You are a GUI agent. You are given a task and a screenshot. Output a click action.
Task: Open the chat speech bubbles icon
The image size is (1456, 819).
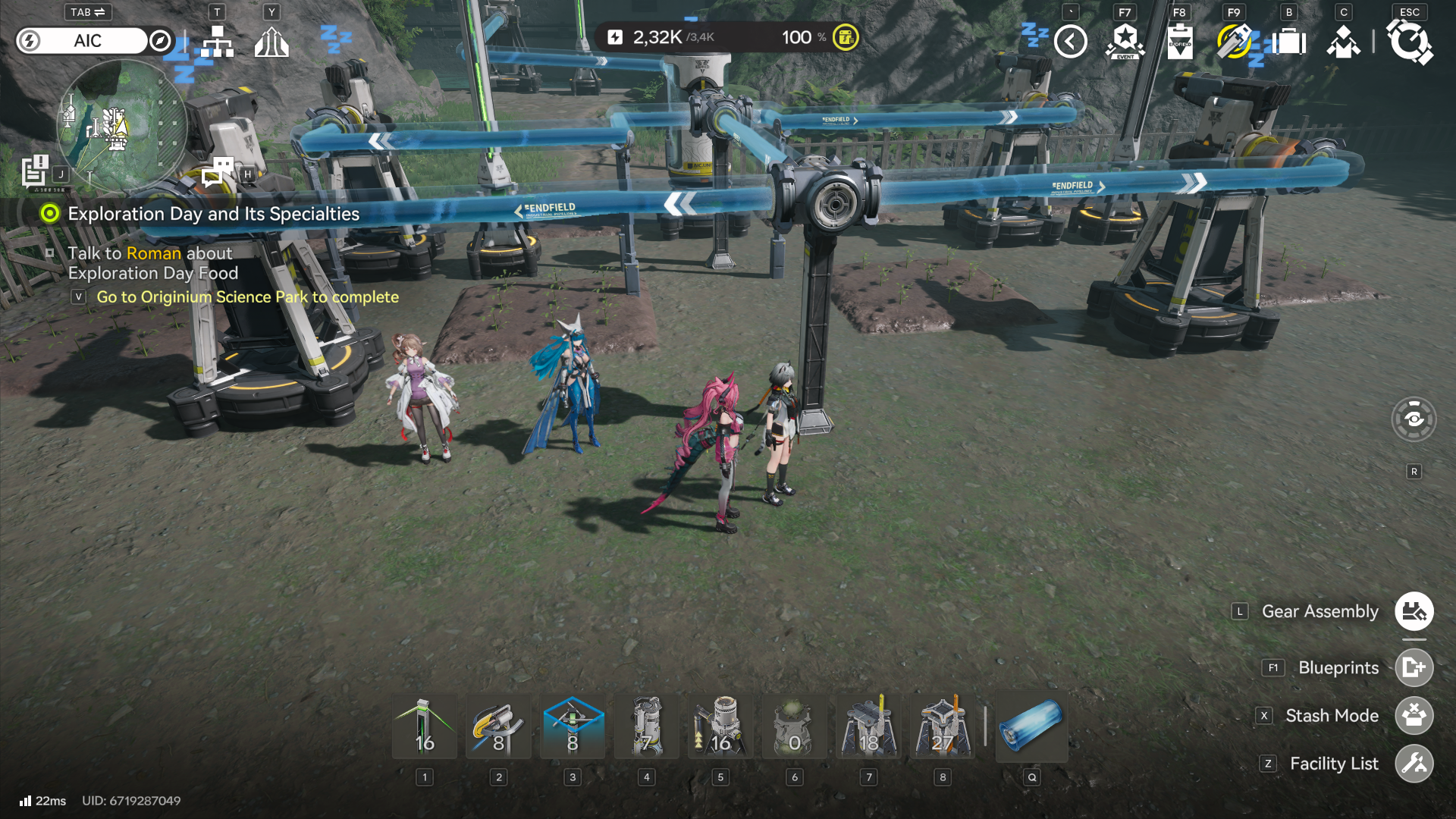tap(218, 172)
